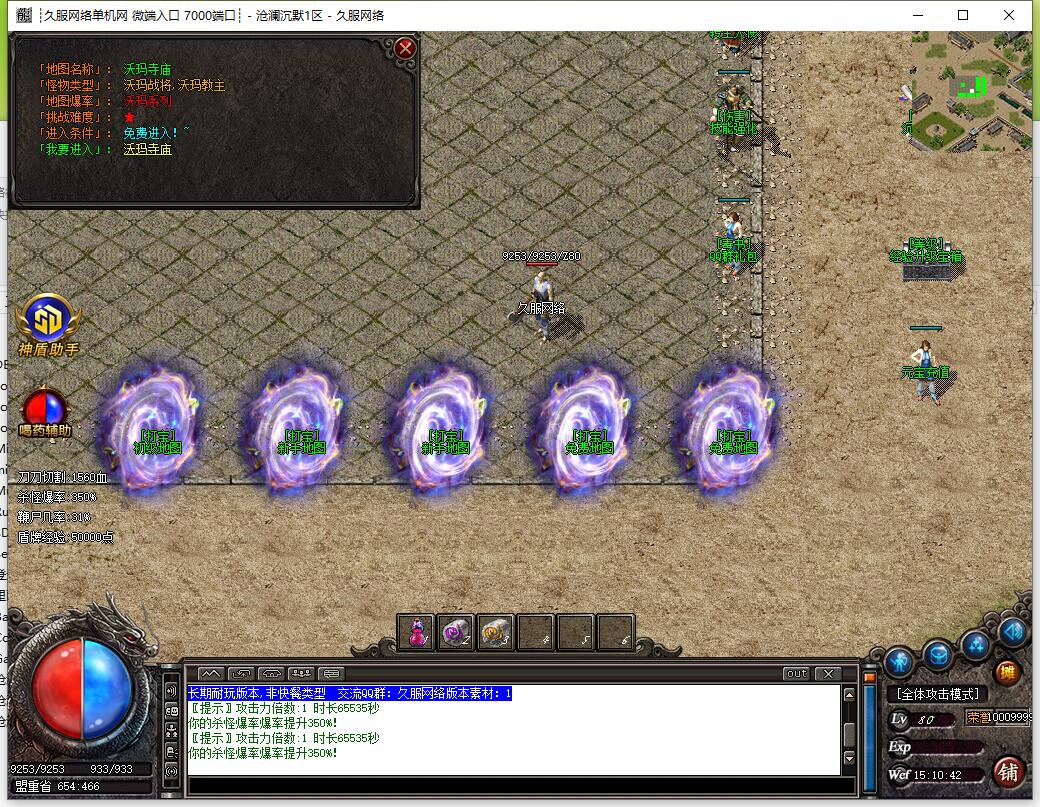This screenshot has height=807, width=1040.
Task: Use the purple scroll in hotbar slot 2
Action: point(456,633)
